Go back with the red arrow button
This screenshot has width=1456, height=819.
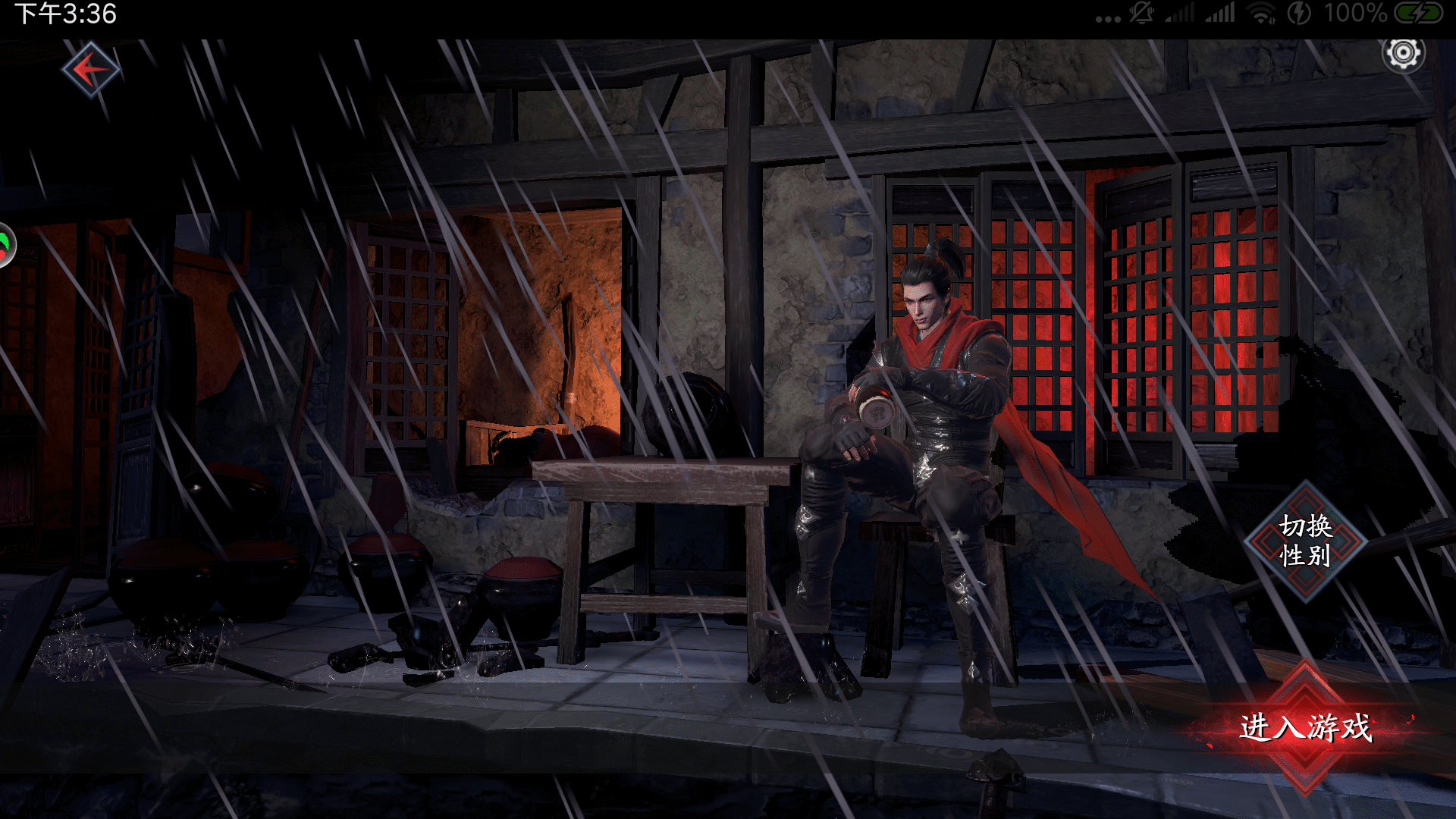tap(90, 70)
